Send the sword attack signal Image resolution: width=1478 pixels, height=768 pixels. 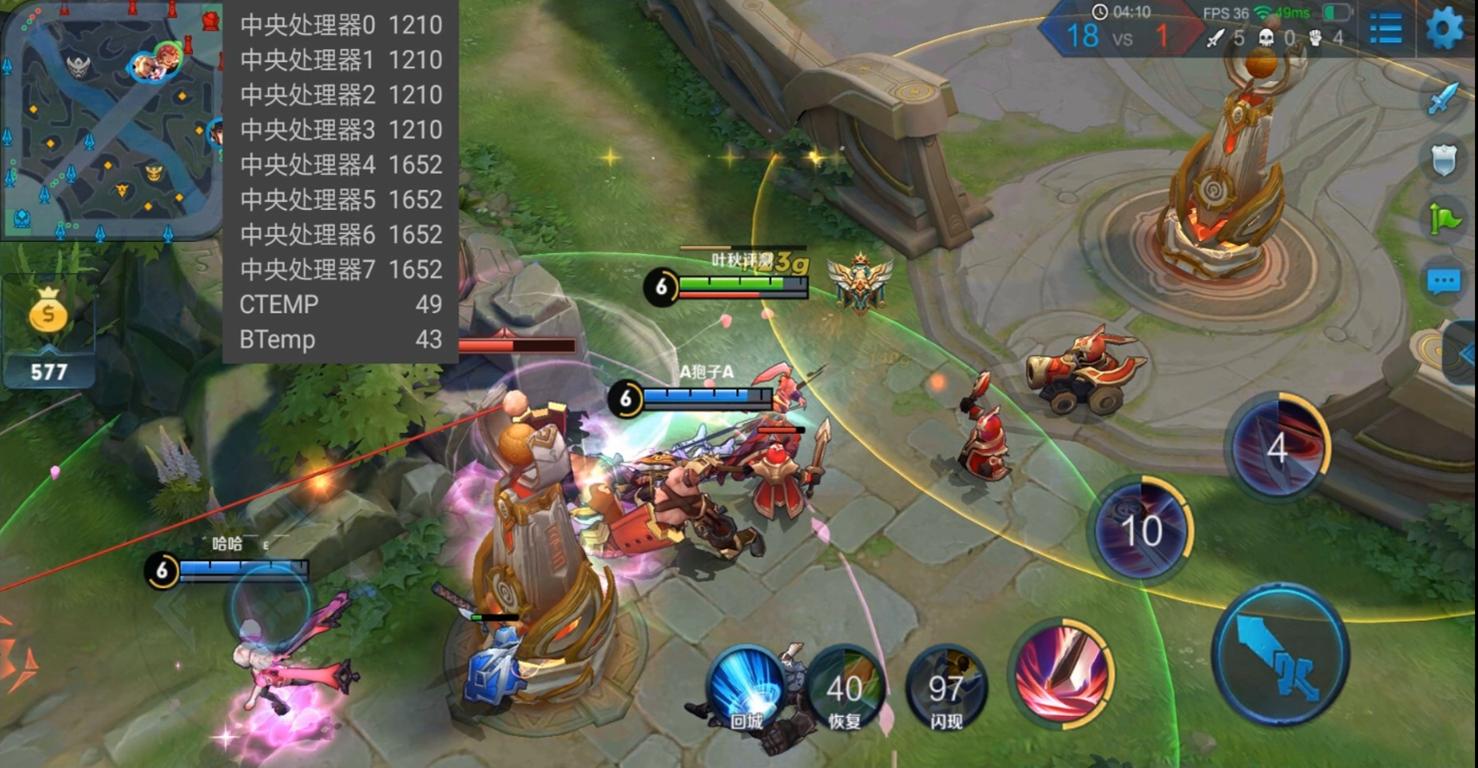point(1442,97)
